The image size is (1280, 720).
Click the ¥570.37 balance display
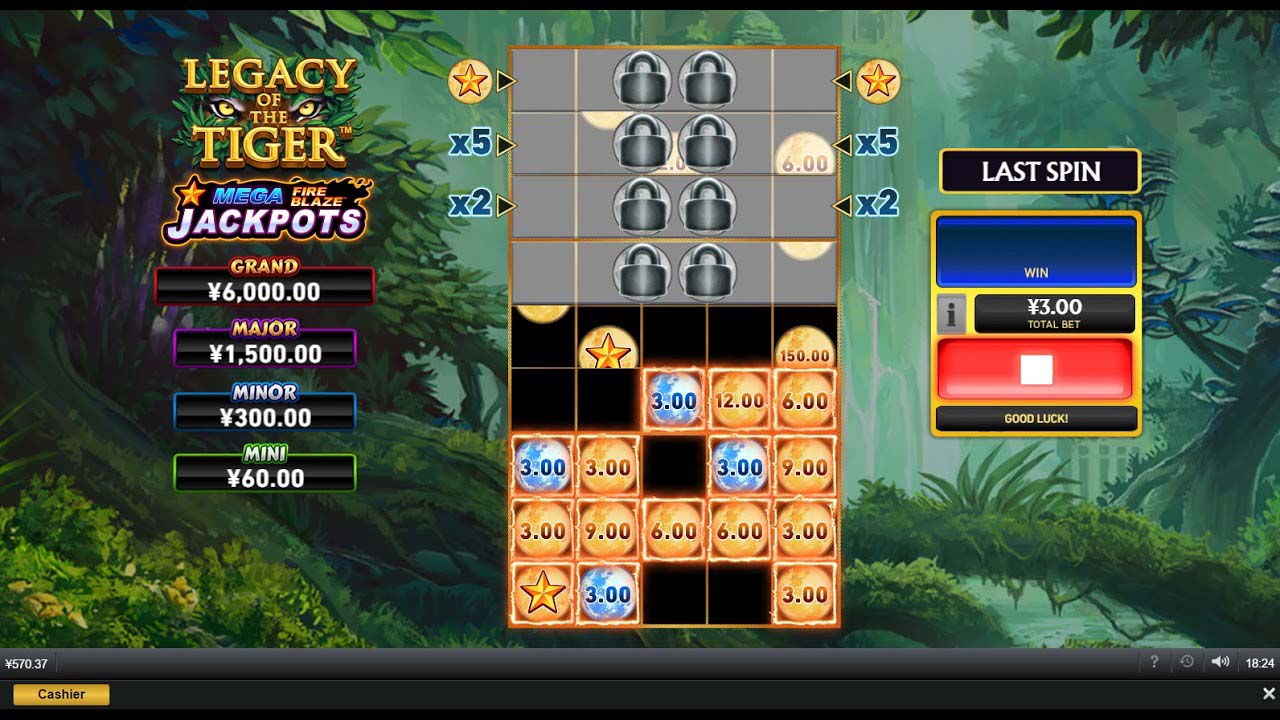(24, 662)
